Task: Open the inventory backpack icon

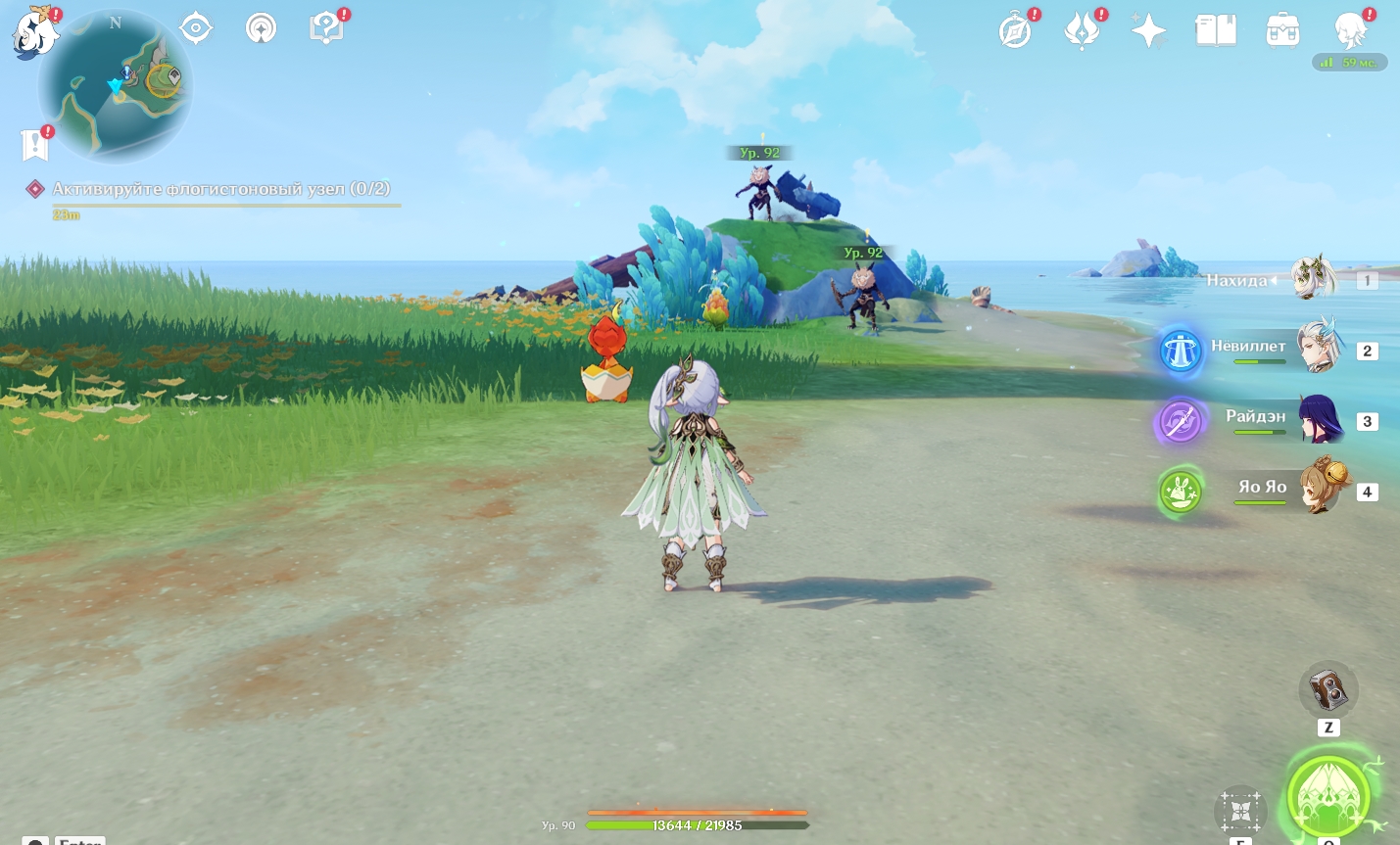Action: (1282, 31)
